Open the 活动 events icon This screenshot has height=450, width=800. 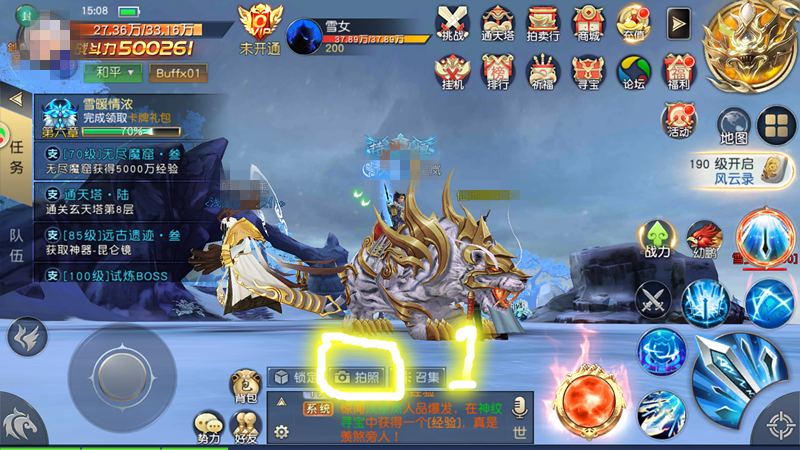pos(678,120)
